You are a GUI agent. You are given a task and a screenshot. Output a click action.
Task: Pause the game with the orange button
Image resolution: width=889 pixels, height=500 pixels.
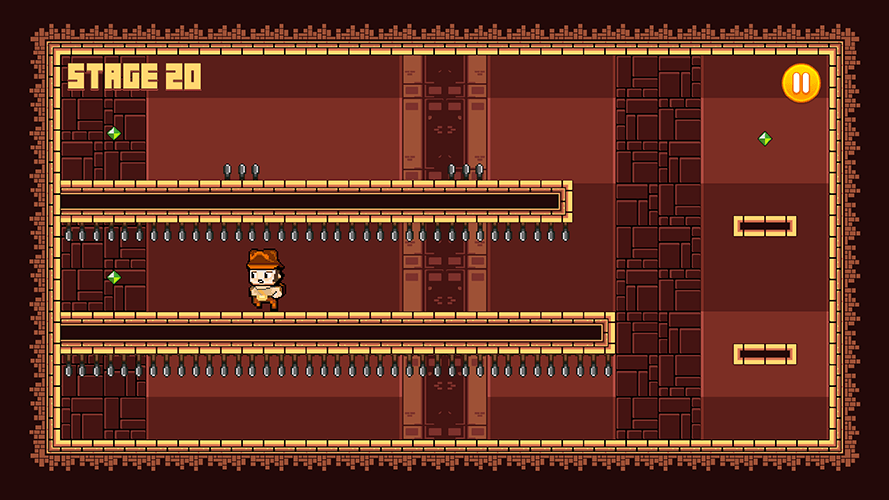(x=800, y=83)
